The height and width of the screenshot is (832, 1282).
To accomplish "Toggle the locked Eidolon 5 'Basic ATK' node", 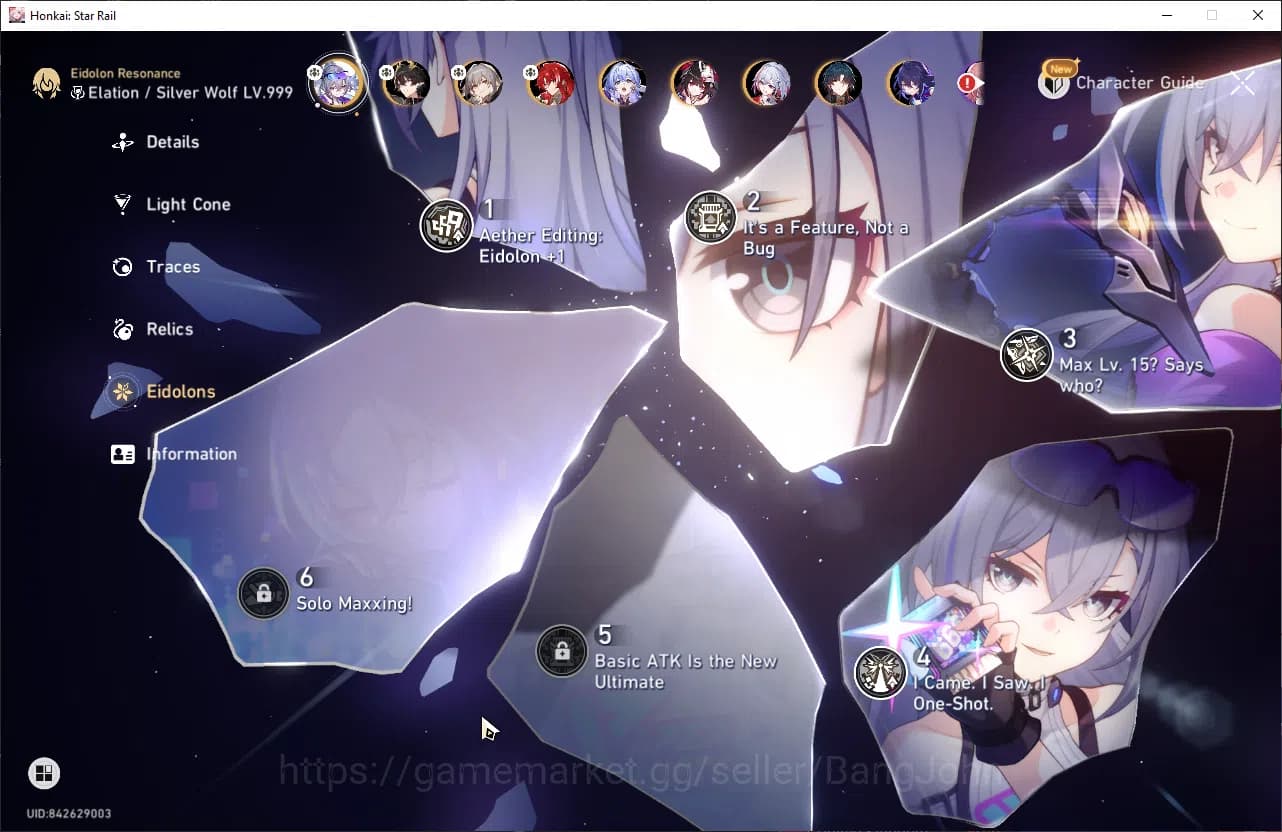I will pyautogui.click(x=561, y=651).
